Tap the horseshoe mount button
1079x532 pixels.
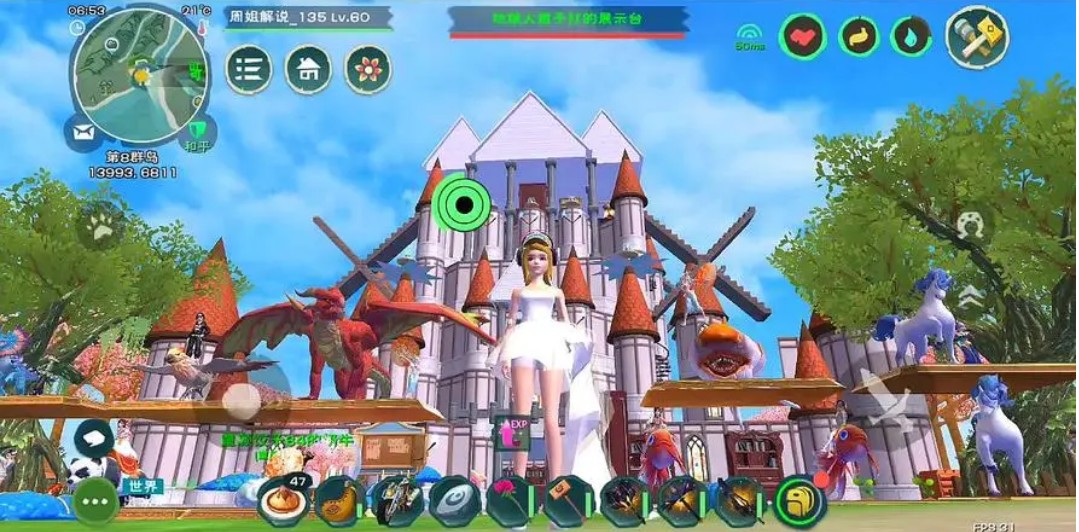[x=968, y=225]
